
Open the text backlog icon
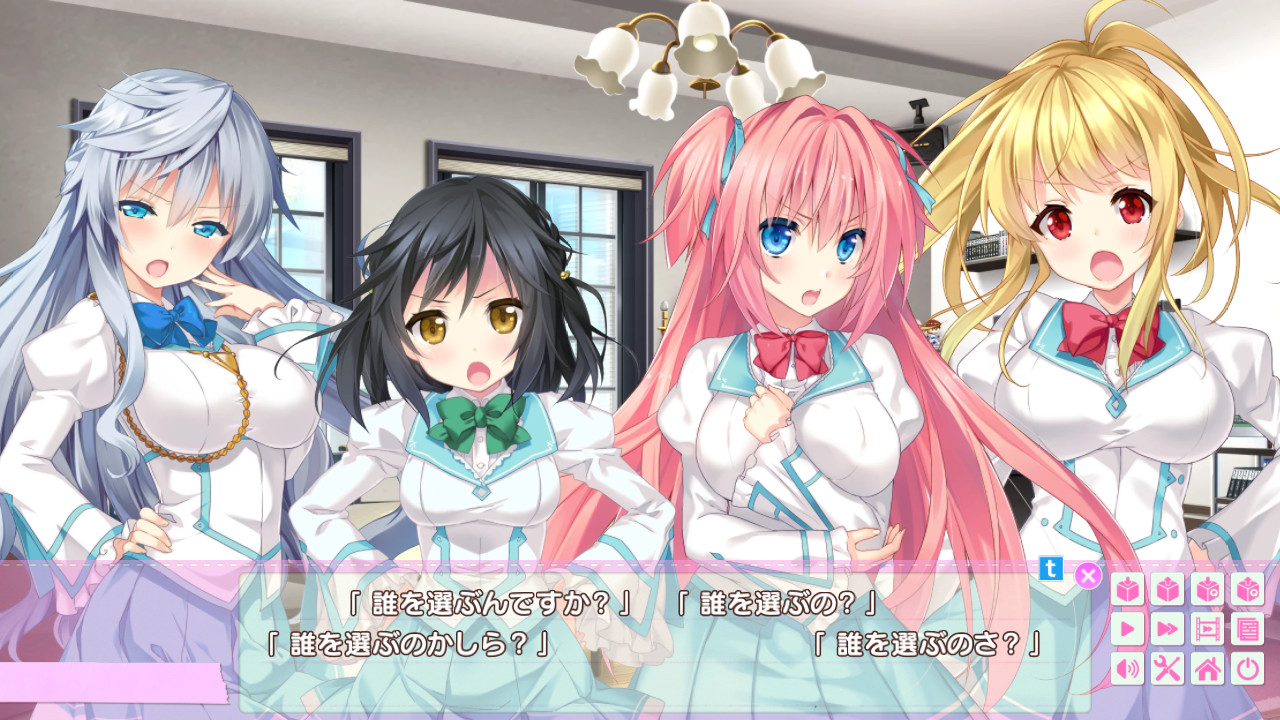pyautogui.click(x=1248, y=630)
